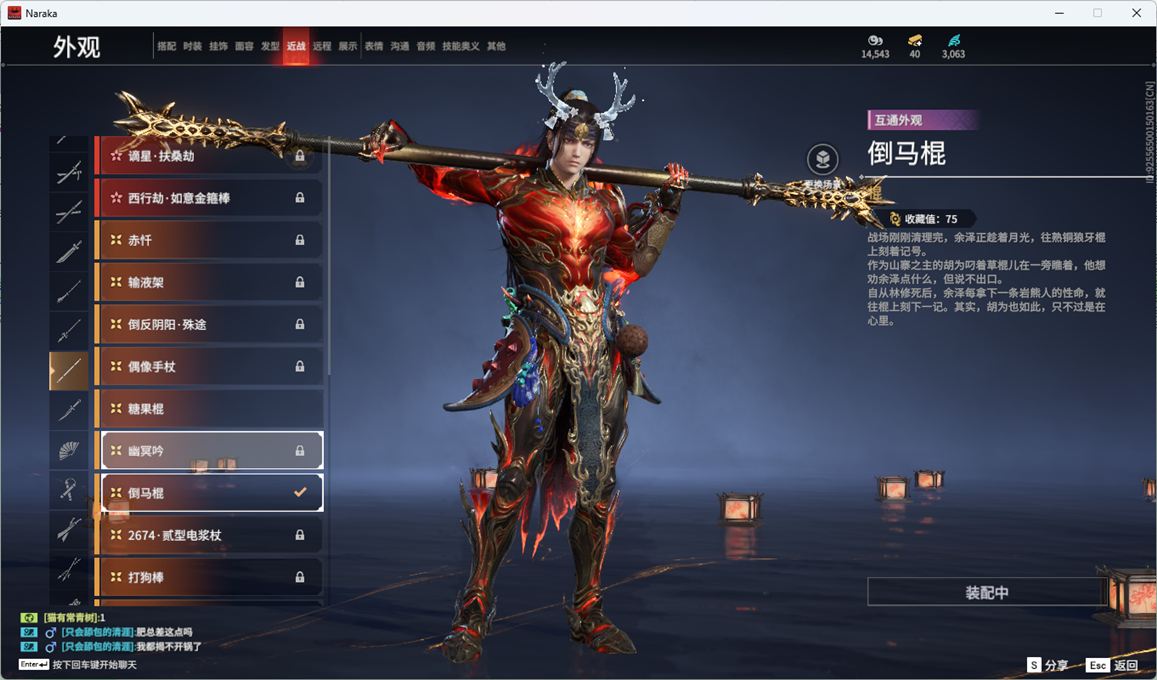Select the fan weapon type icon
The width and height of the screenshot is (1157, 680).
68,451
